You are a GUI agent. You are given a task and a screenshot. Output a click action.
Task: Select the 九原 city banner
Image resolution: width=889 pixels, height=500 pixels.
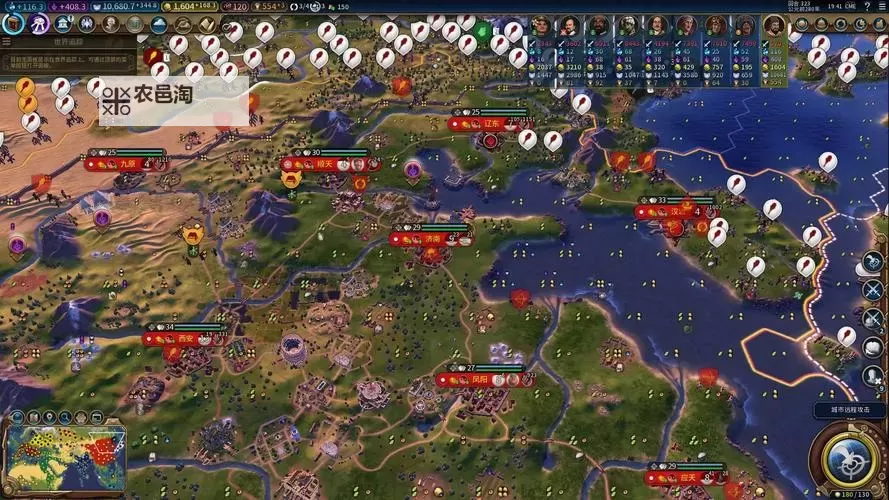pos(127,164)
